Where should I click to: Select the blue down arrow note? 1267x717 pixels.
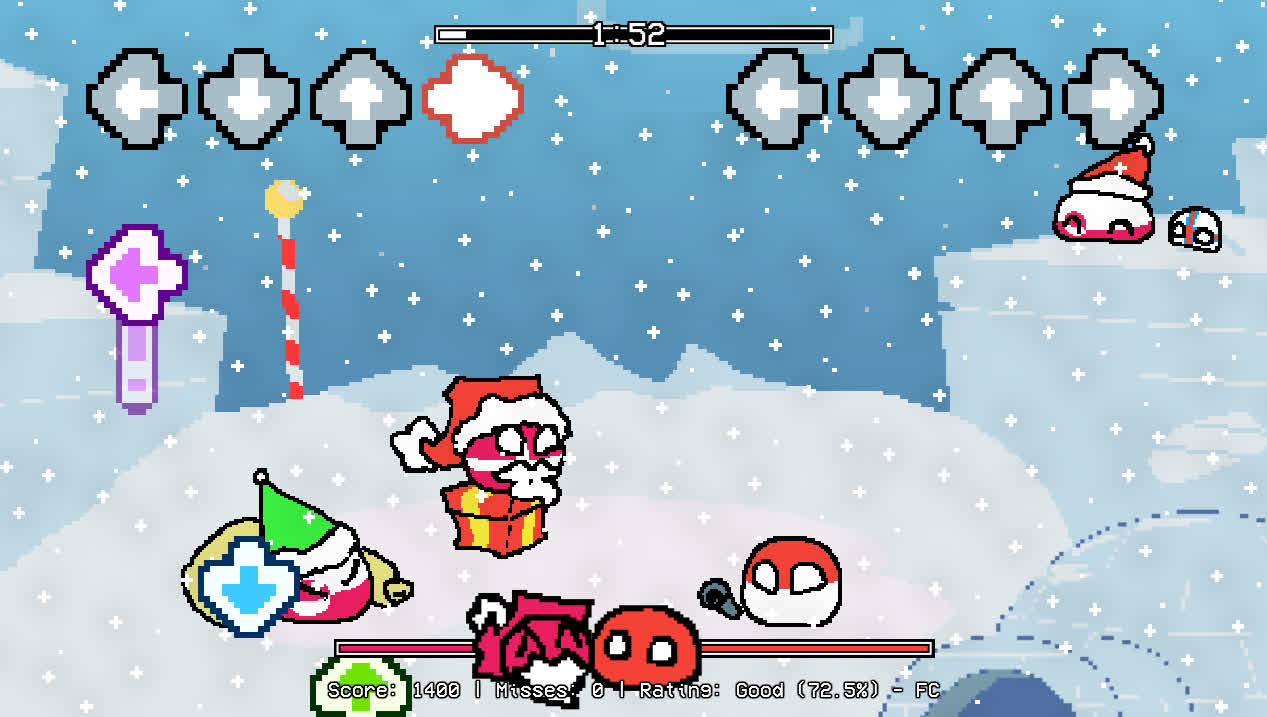click(x=248, y=587)
